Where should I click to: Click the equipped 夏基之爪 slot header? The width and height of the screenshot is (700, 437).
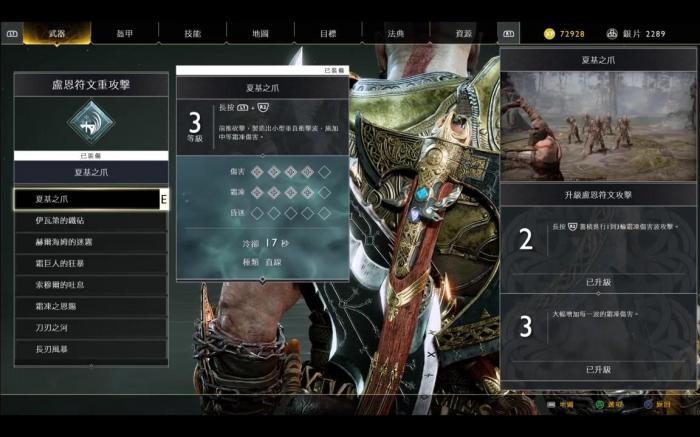[x=91, y=172]
